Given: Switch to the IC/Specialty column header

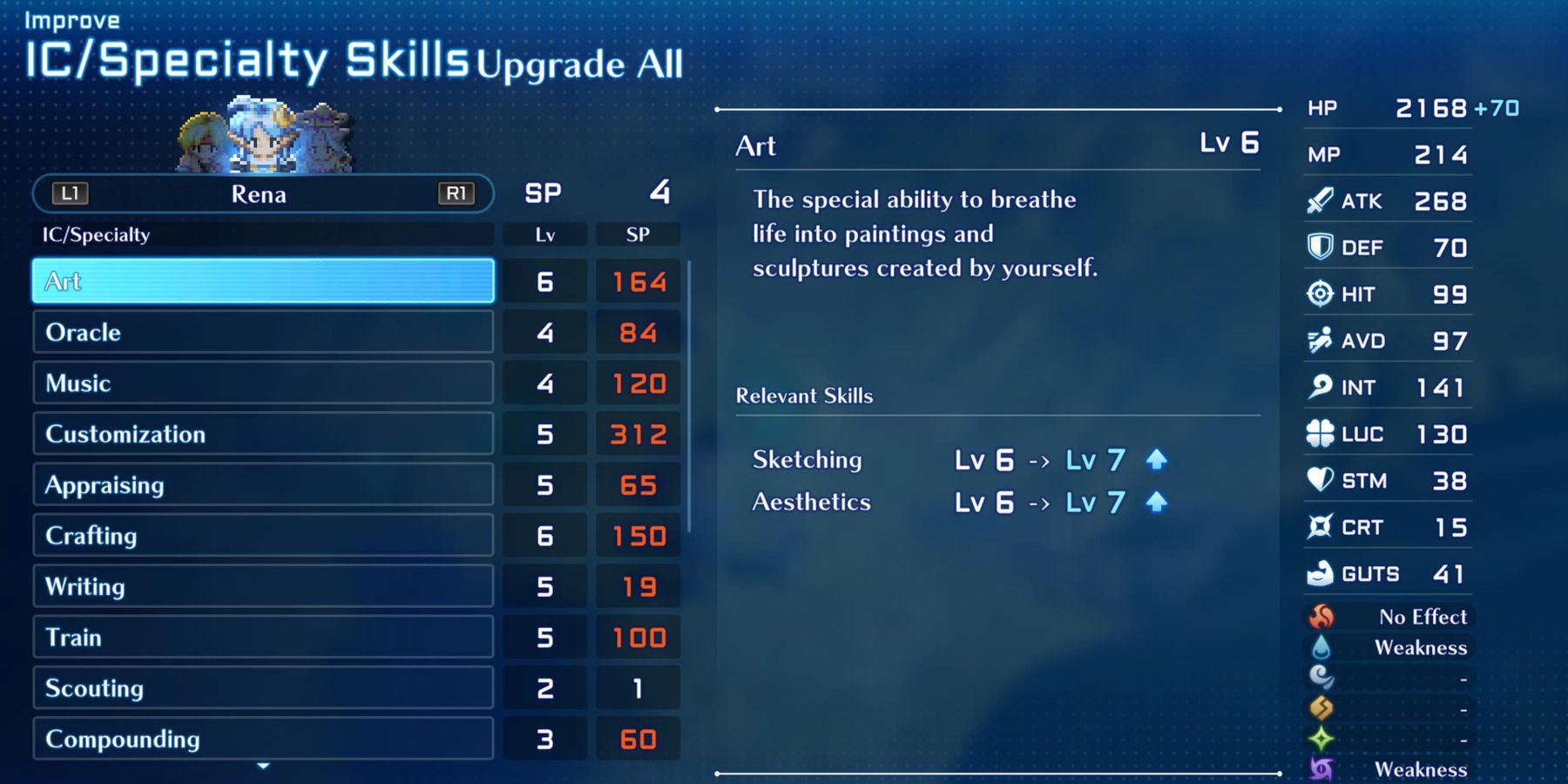Looking at the screenshot, I should pos(96,234).
